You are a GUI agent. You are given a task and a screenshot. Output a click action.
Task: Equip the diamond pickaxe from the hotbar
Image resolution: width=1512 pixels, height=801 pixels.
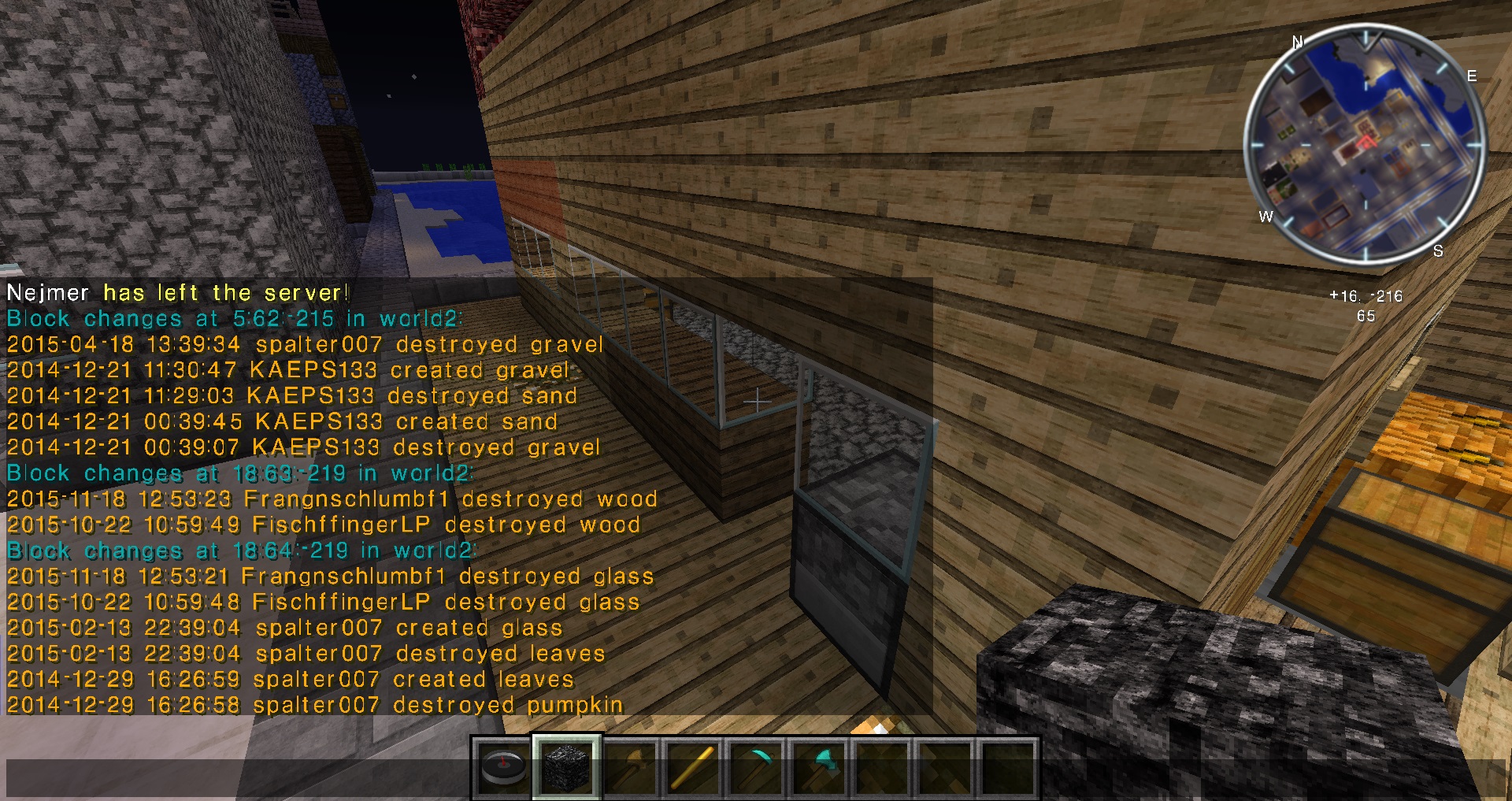pos(756,768)
